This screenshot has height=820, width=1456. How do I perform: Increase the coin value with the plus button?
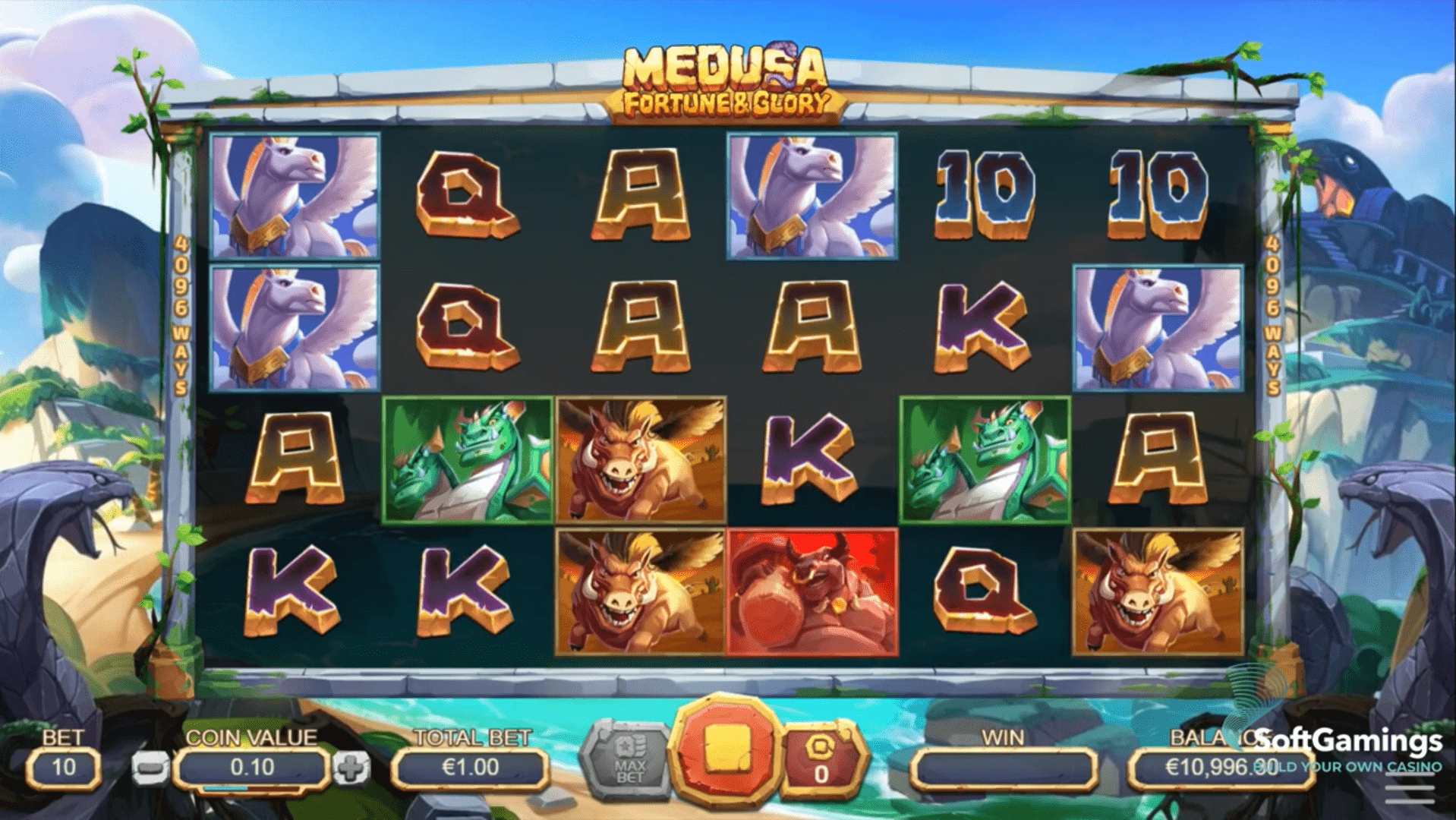(x=351, y=768)
